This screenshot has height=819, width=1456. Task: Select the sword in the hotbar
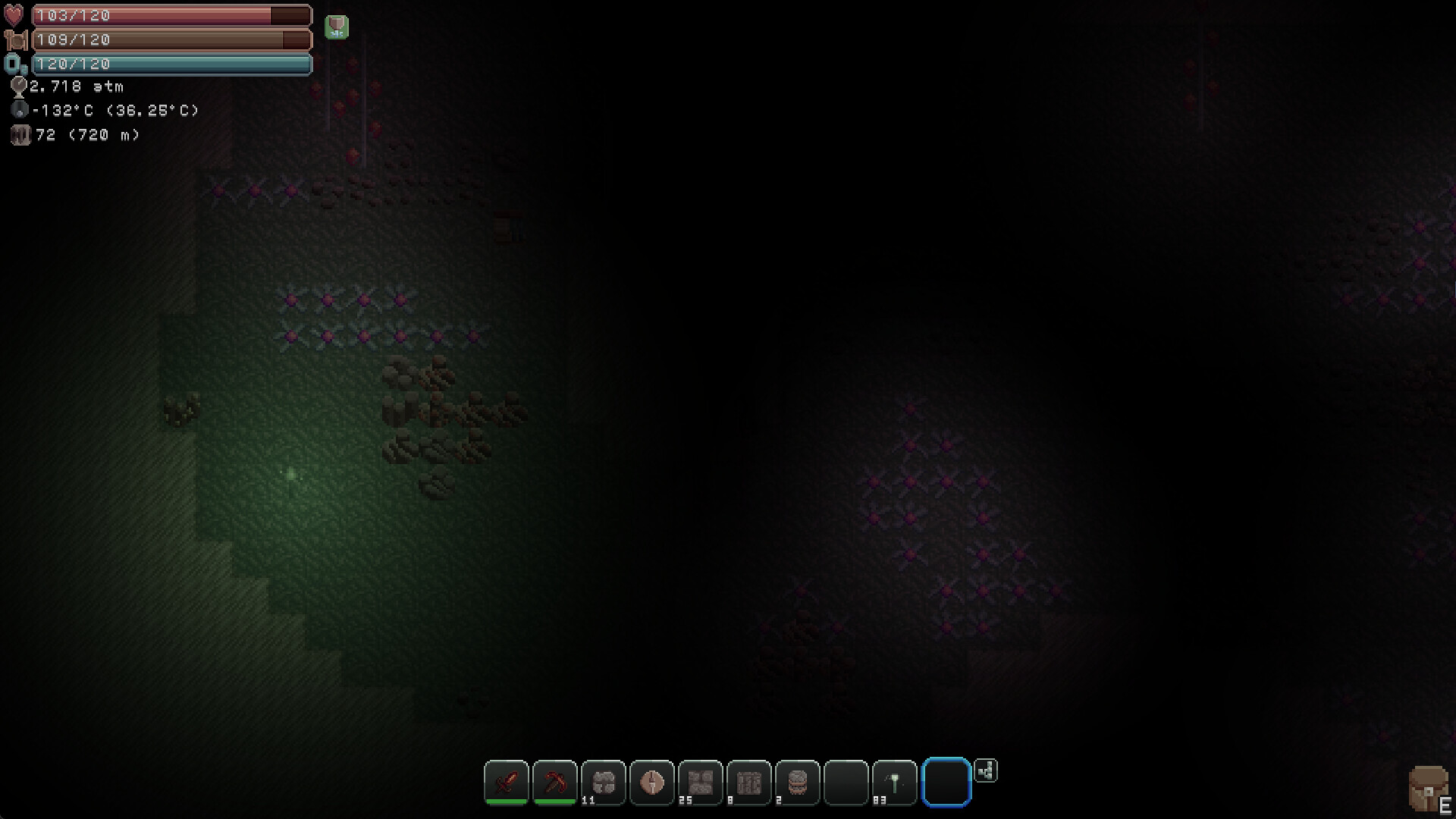click(507, 783)
